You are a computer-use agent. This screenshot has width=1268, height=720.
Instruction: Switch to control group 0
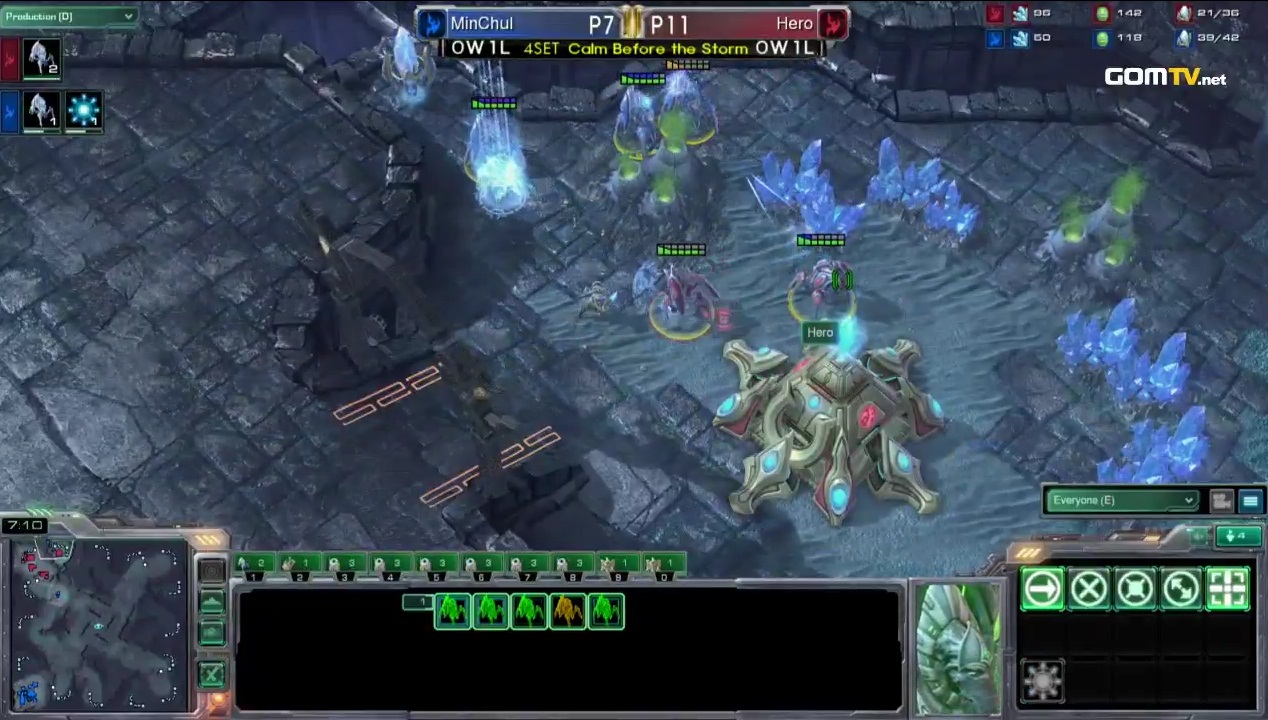pyautogui.click(x=662, y=567)
